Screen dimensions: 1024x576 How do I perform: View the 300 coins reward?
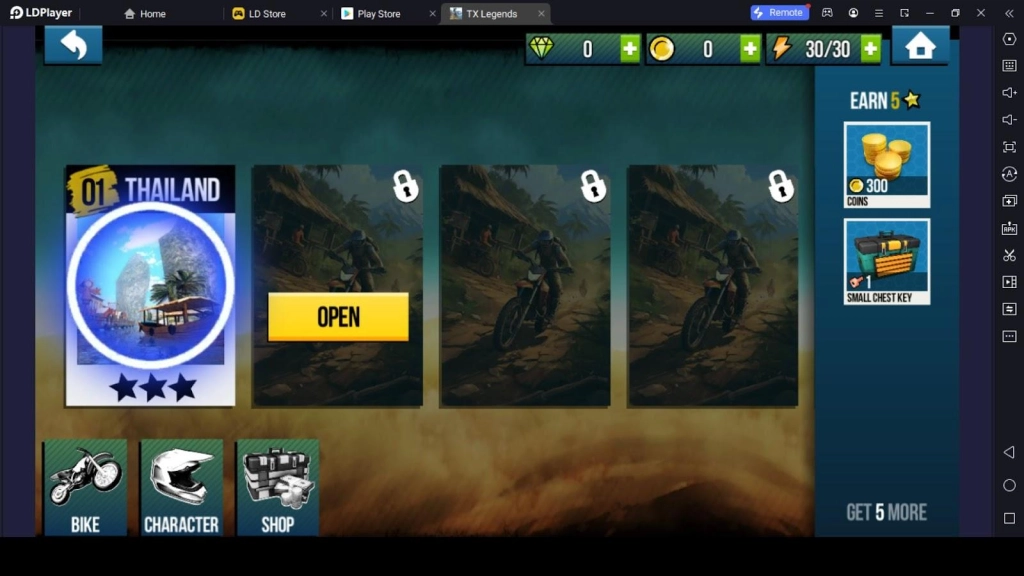click(887, 164)
